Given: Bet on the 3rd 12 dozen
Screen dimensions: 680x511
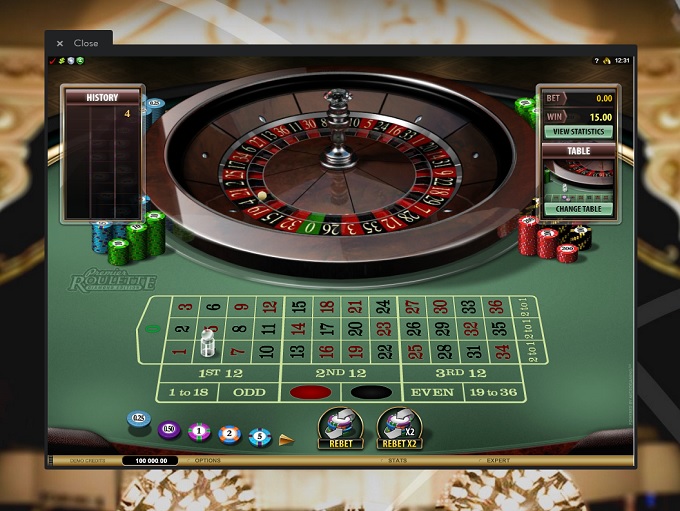Looking at the screenshot, I should click(463, 371).
